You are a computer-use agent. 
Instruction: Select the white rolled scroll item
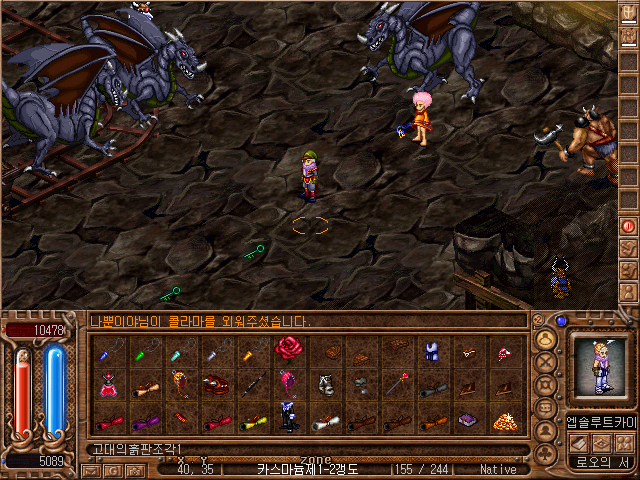point(323,421)
